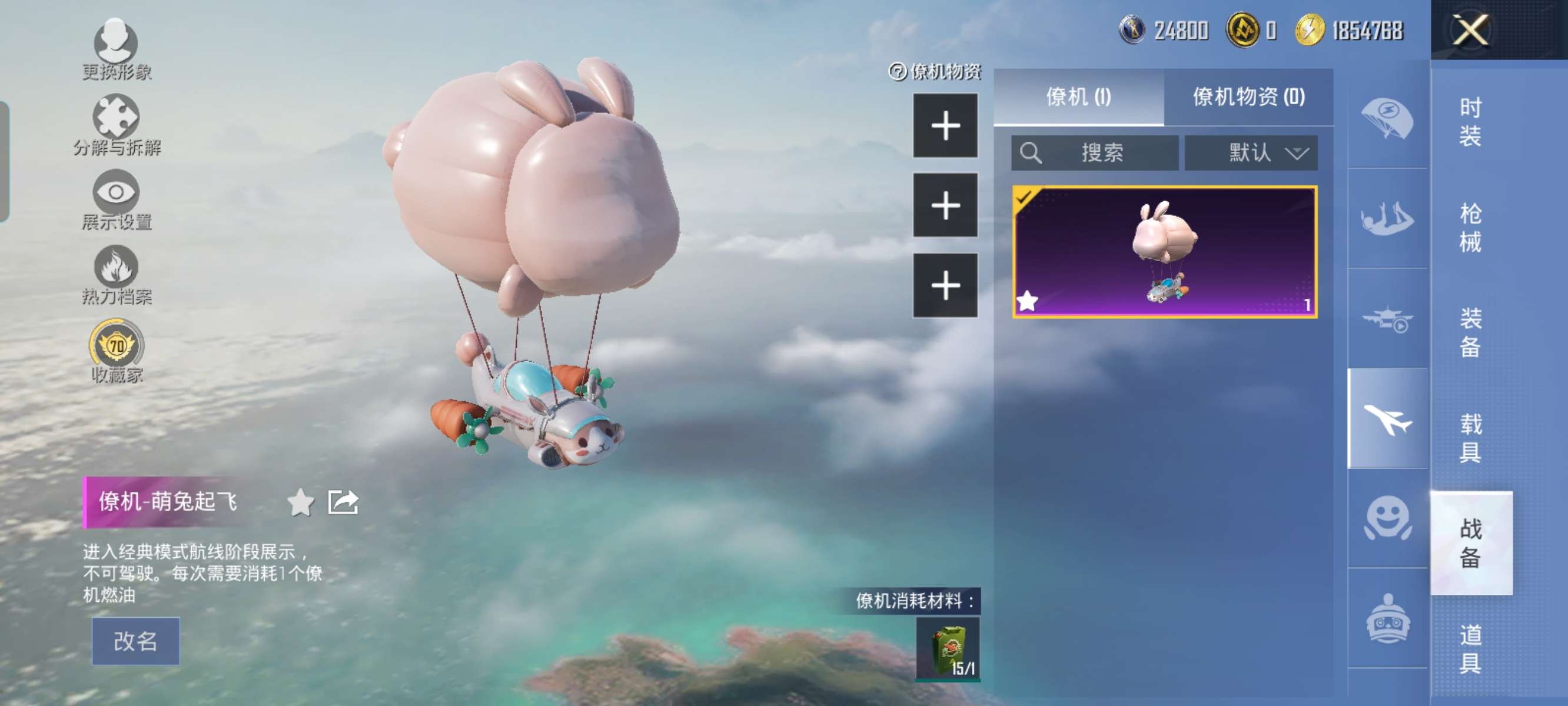Switch to the 僚机物资 (0) tab

(x=1248, y=96)
